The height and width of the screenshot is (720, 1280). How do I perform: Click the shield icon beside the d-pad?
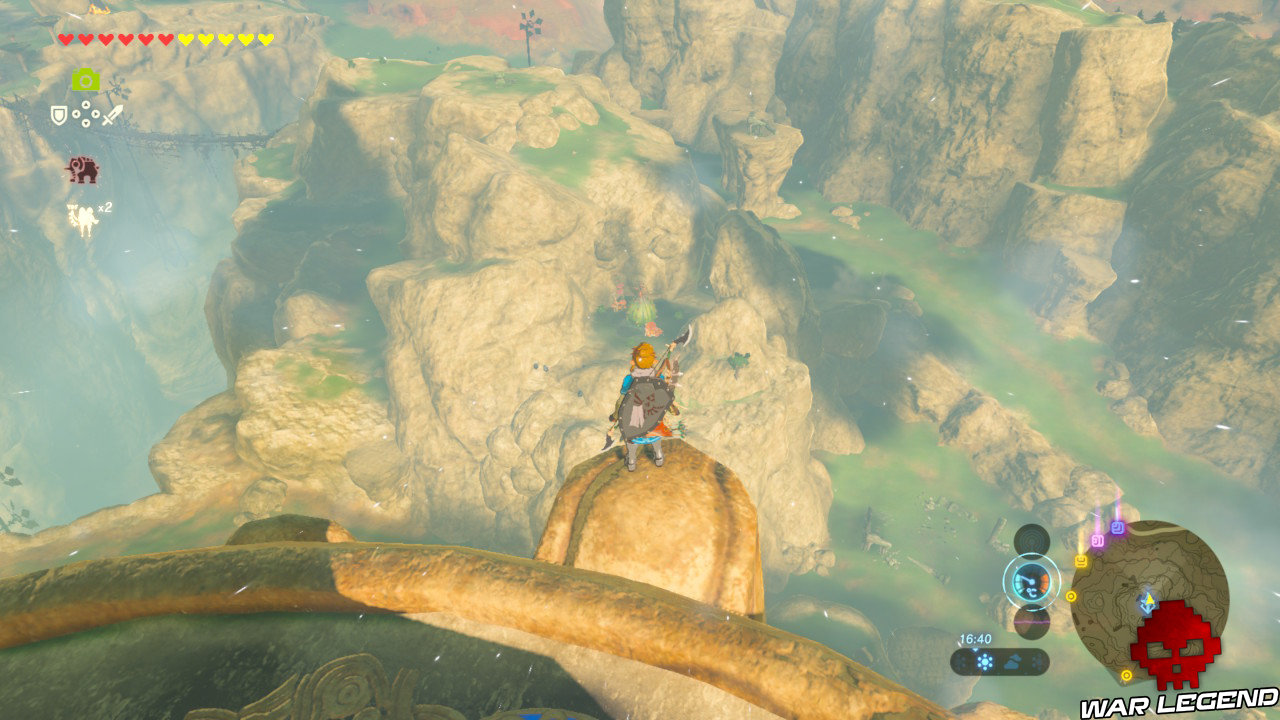[x=58, y=114]
